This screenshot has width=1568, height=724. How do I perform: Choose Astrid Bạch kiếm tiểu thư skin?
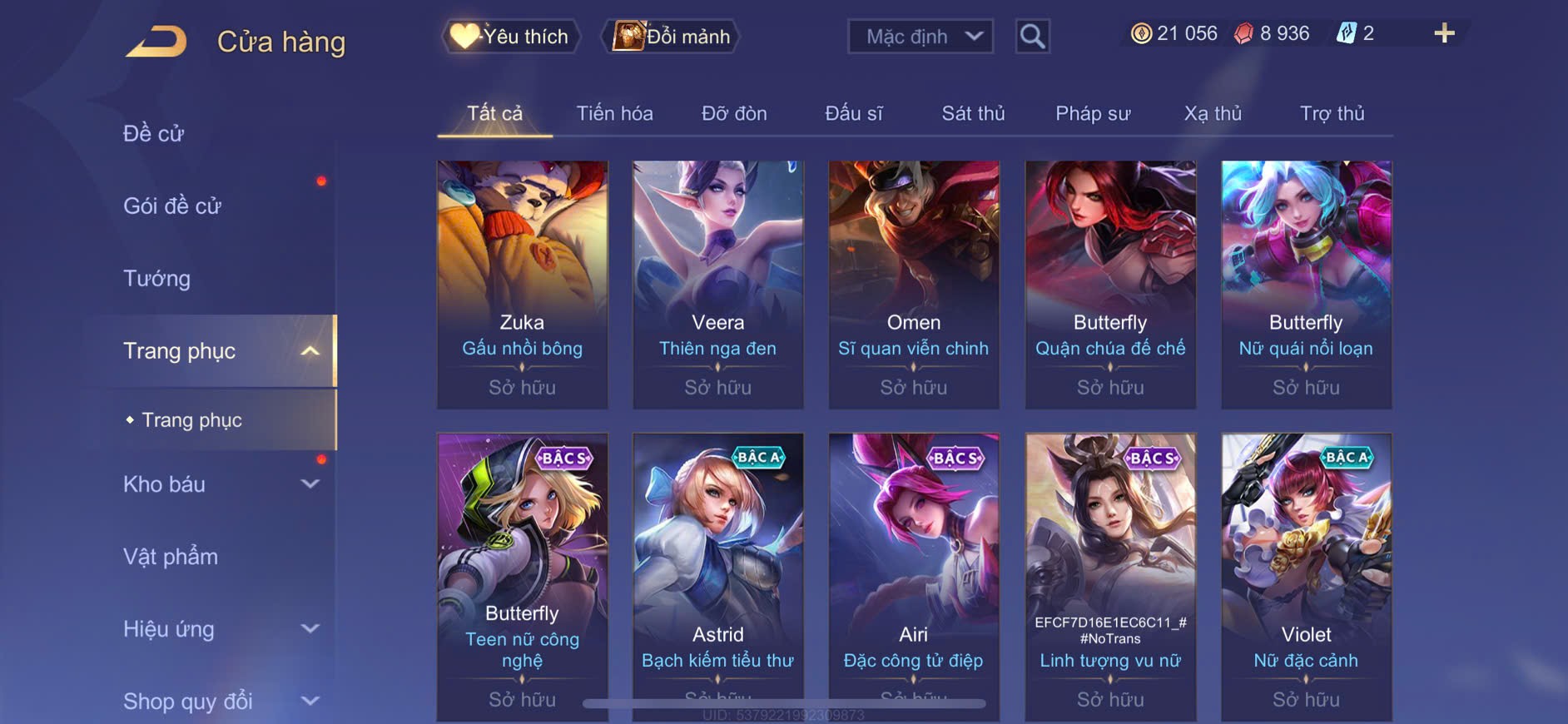point(717,574)
